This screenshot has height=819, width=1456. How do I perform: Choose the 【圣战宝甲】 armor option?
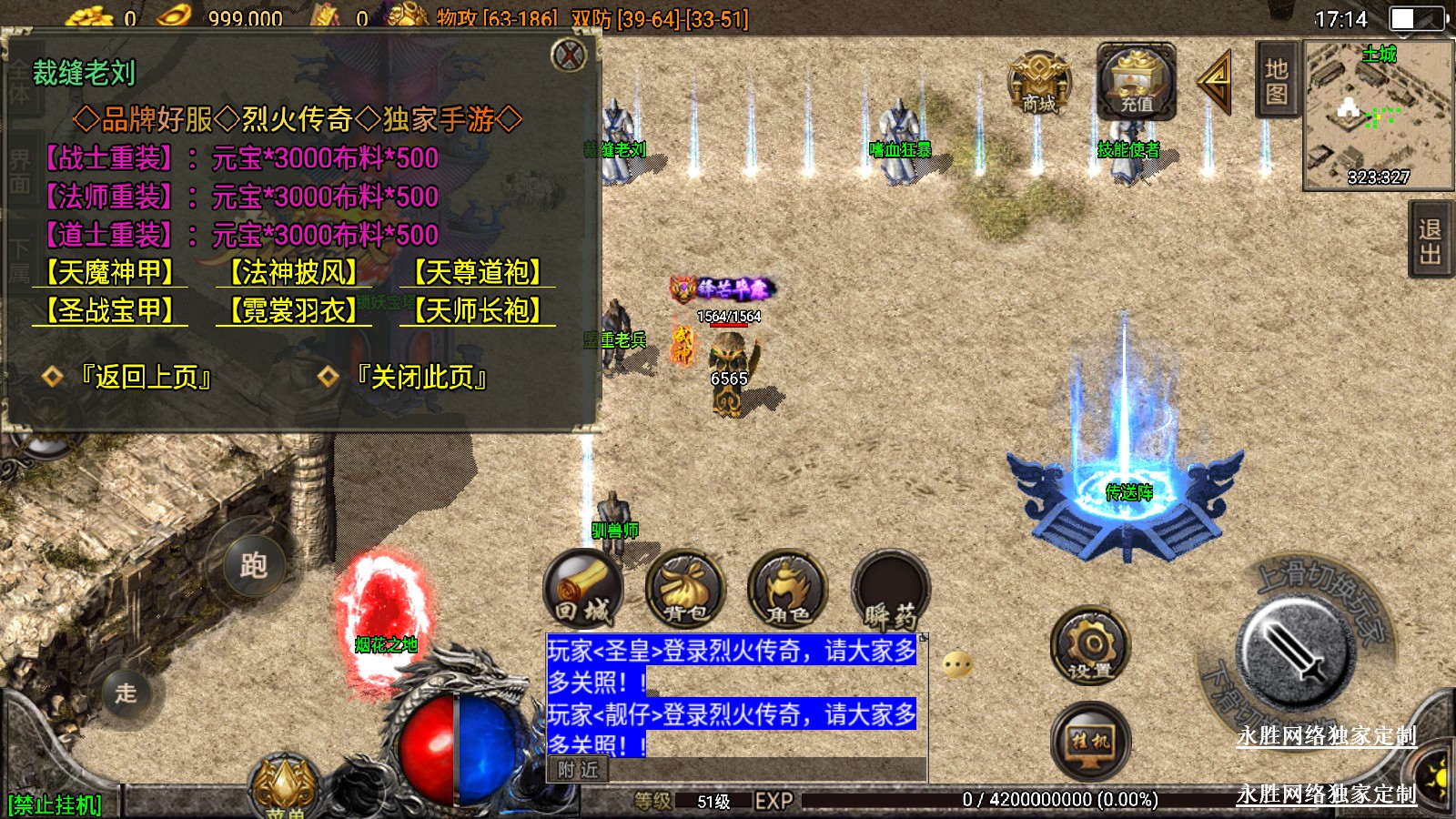coord(110,311)
